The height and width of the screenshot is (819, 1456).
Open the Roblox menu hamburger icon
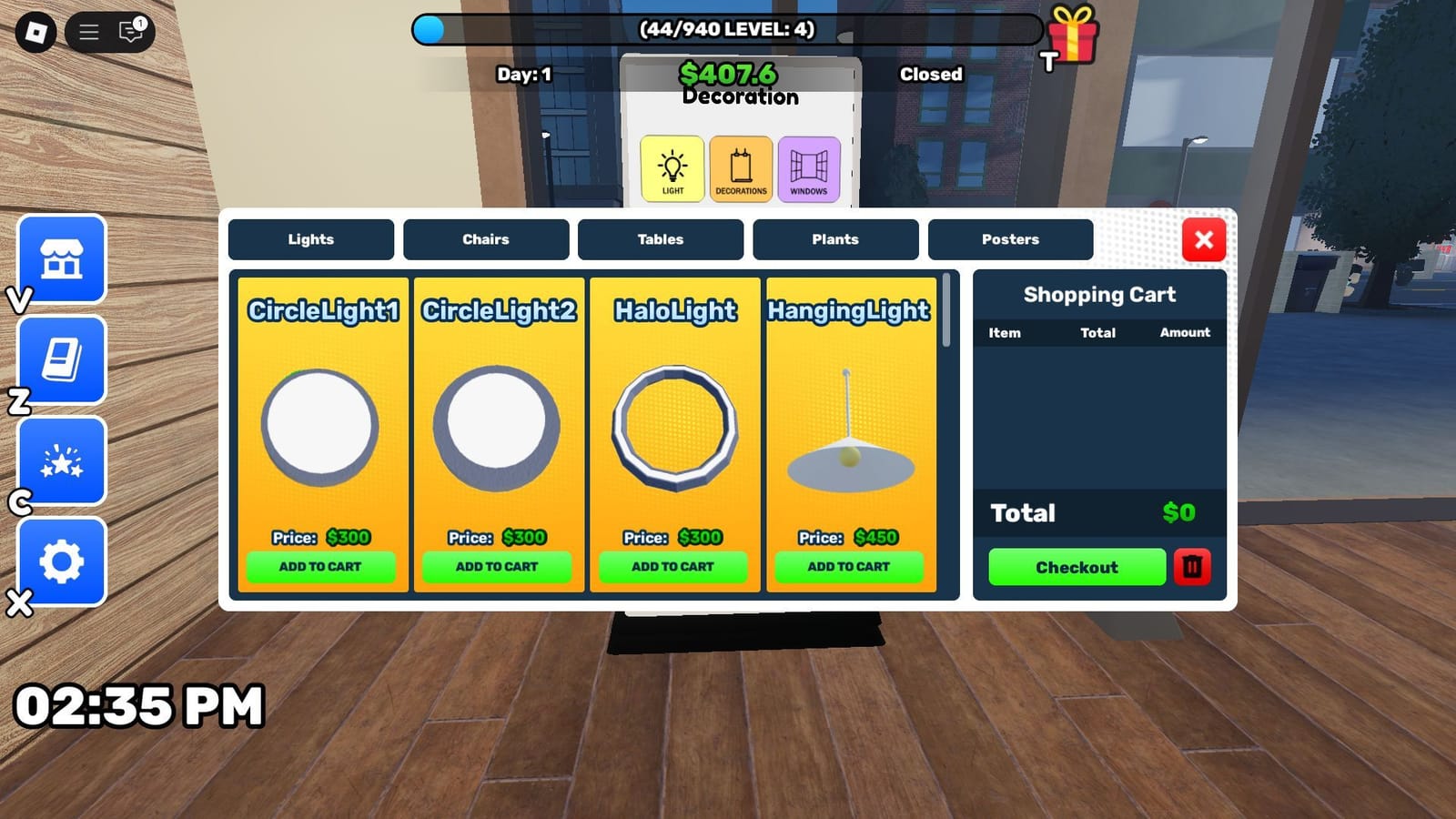point(88,32)
